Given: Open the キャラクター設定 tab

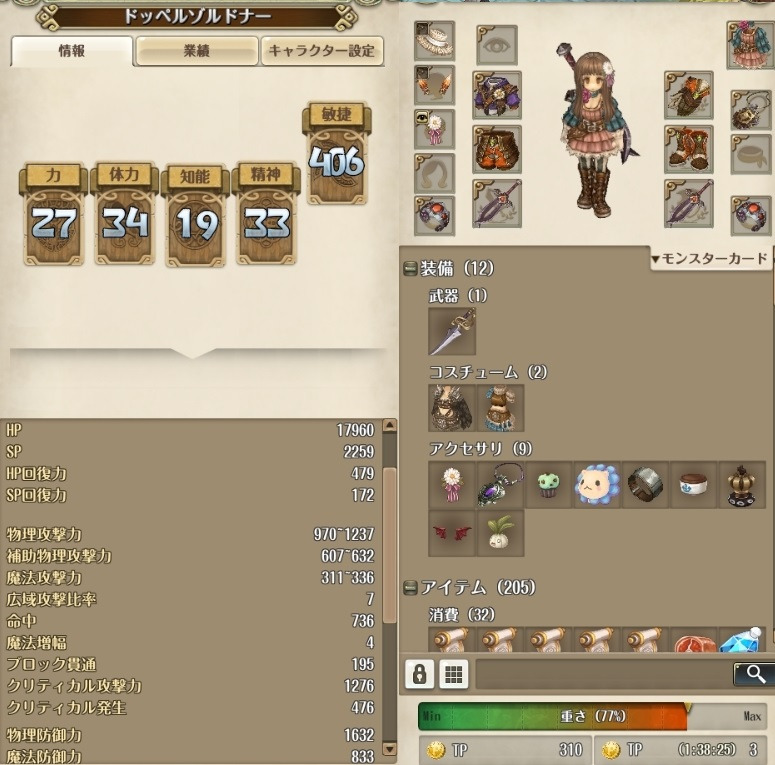Looking at the screenshot, I should click(322, 52).
